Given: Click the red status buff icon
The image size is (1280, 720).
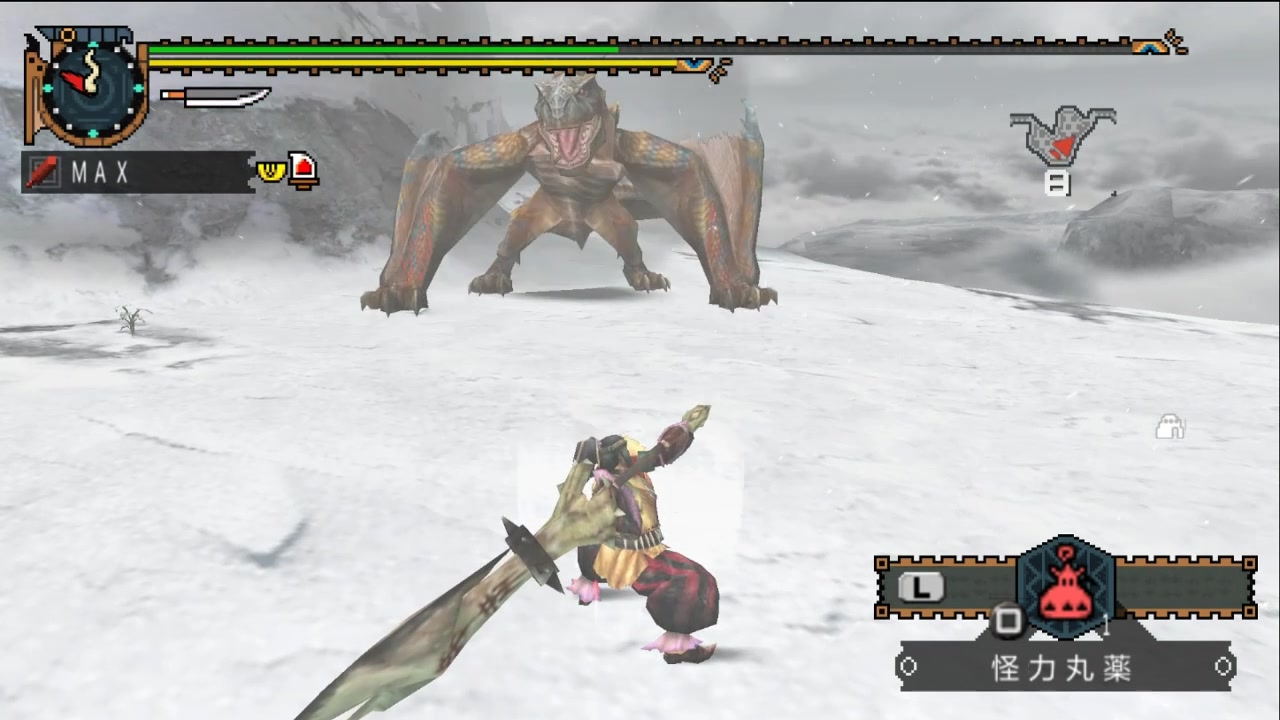Looking at the screenshot, I should 303,170.
